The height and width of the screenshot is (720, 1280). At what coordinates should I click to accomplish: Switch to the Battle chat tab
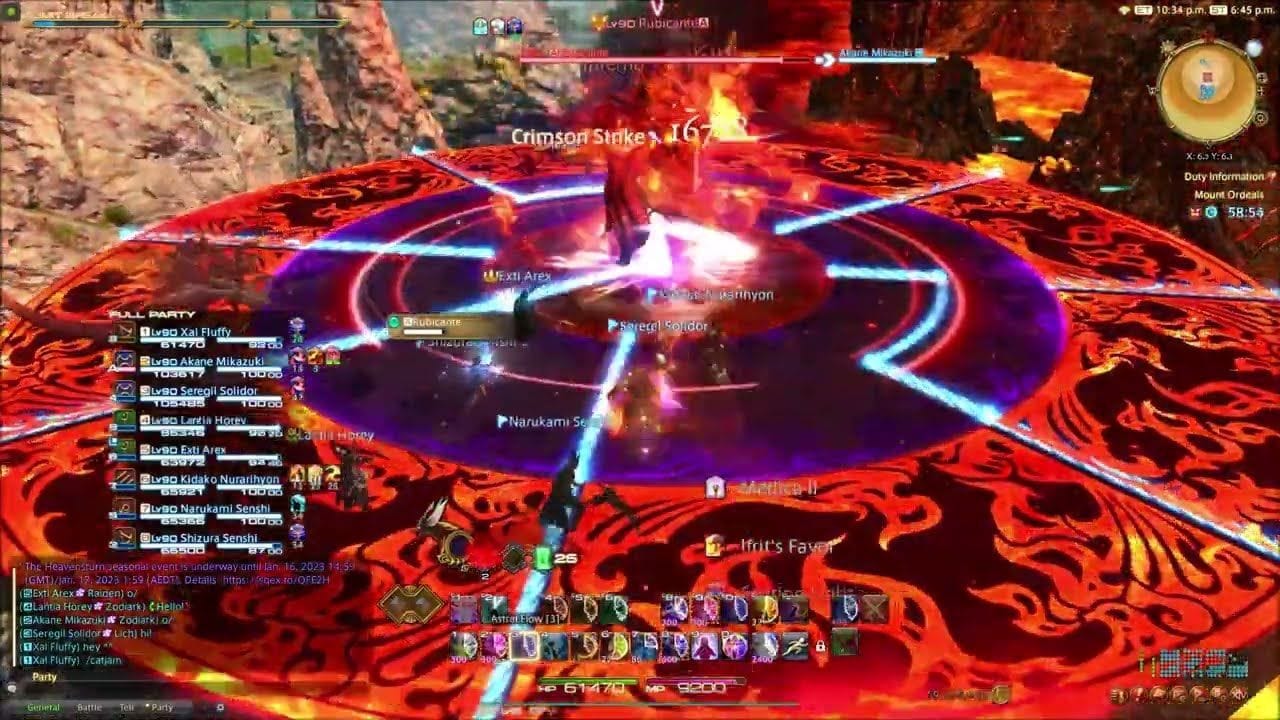click(89, 708)
